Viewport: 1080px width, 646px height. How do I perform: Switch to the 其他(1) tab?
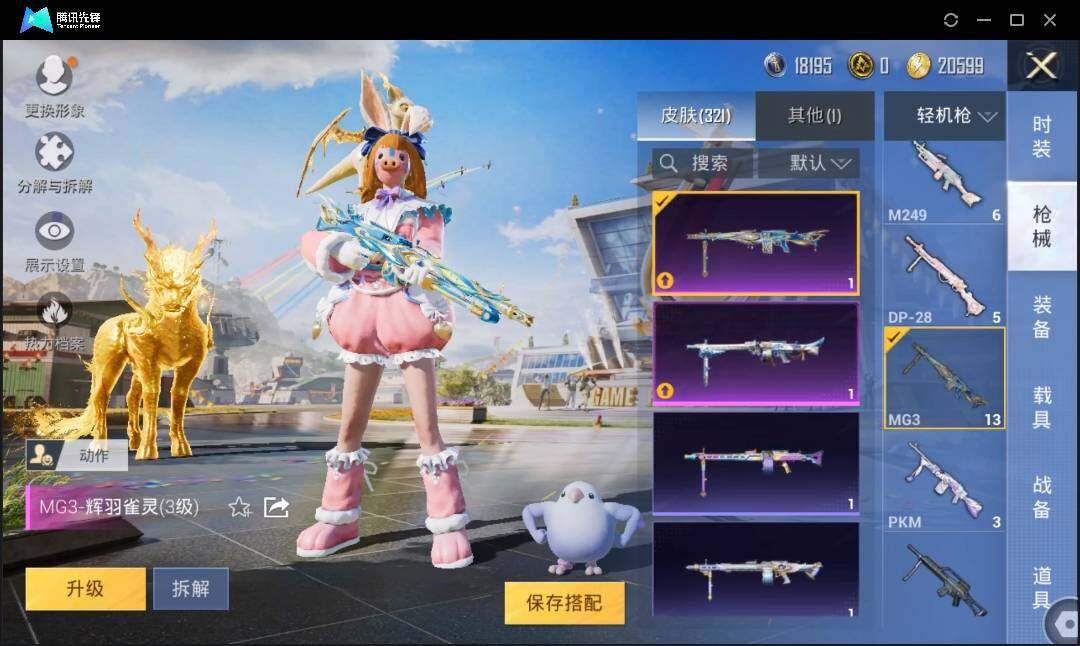(814, 116)
